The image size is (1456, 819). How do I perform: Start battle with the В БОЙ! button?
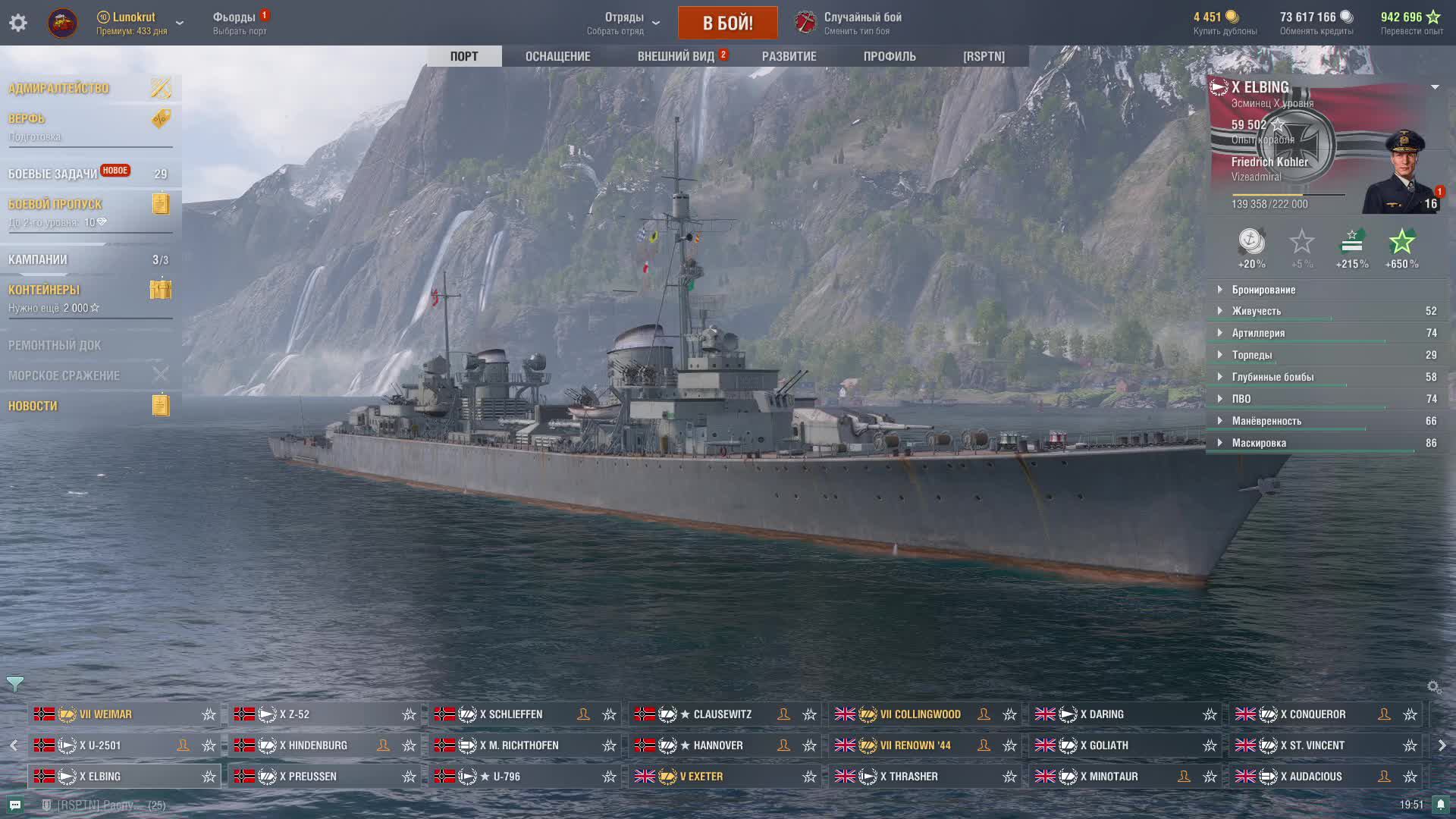pyautogui.click(x=727, y=23)
